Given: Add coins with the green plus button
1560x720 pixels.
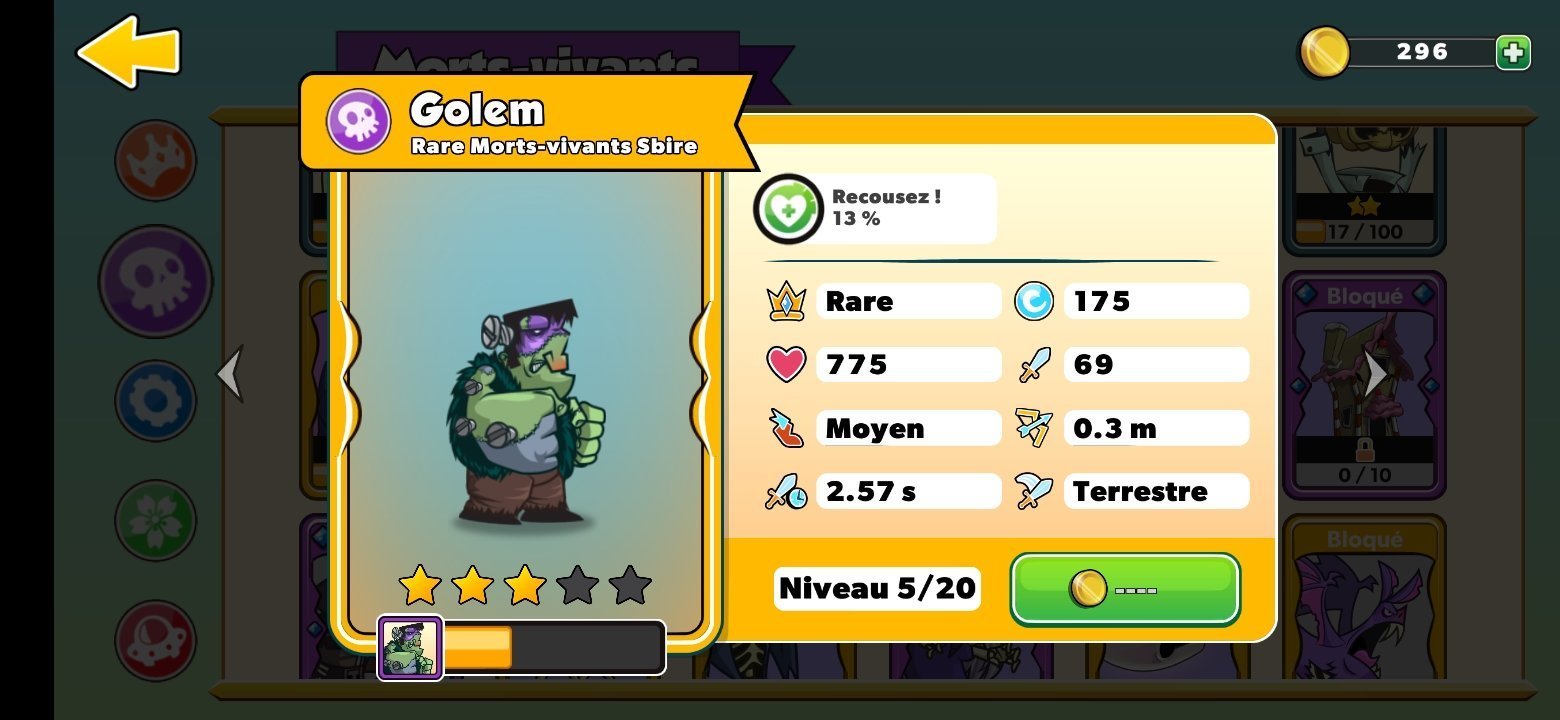Looking at the screenshot, I should 1513,52.
